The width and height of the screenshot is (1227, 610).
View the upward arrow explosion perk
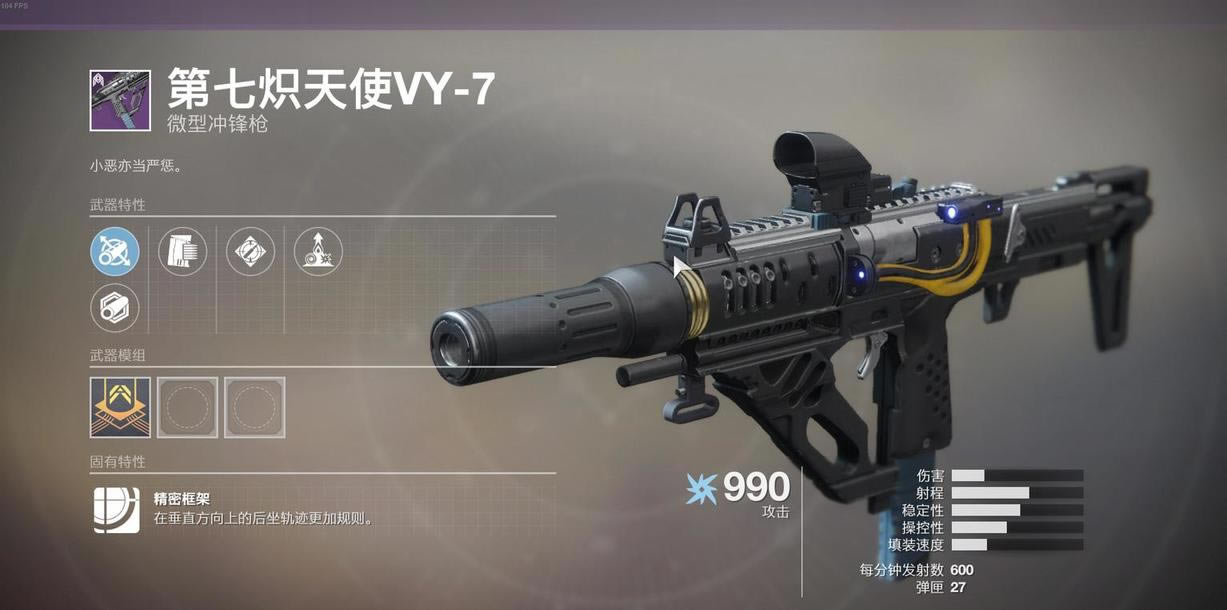click(318, 251)
